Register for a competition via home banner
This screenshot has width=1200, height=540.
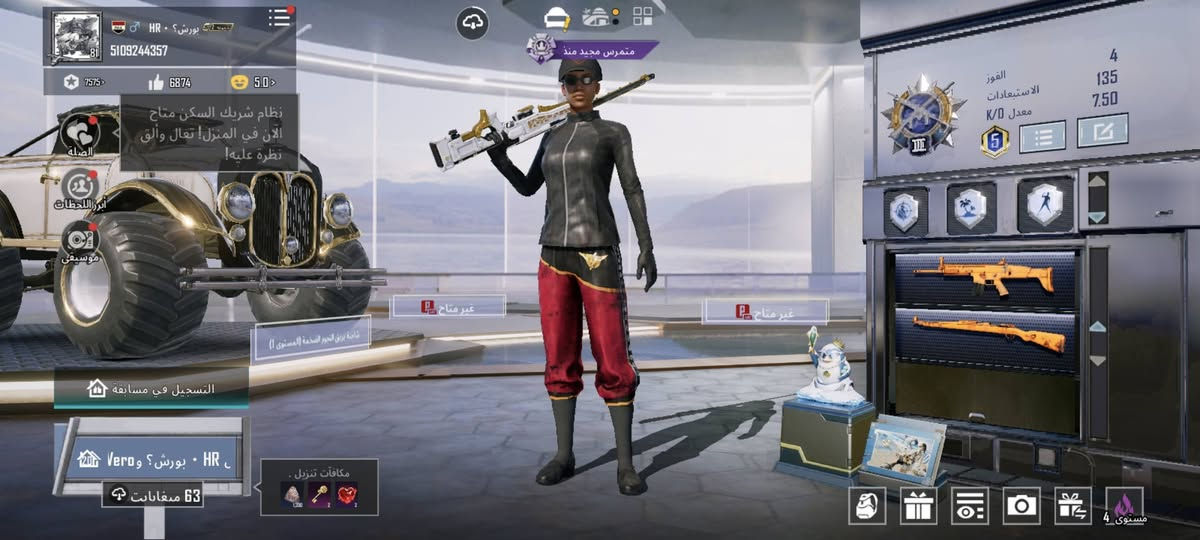(152, 388)
